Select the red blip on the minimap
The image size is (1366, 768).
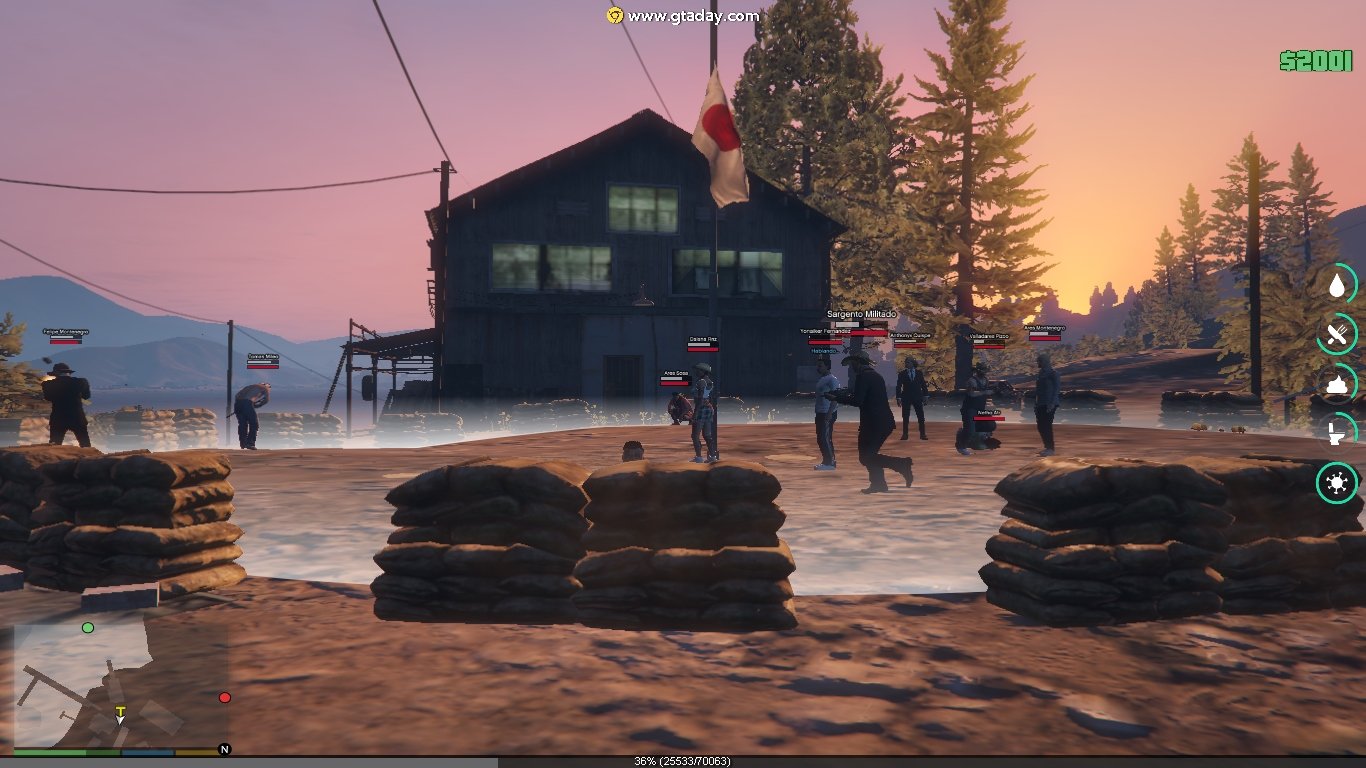pos(225,697)
